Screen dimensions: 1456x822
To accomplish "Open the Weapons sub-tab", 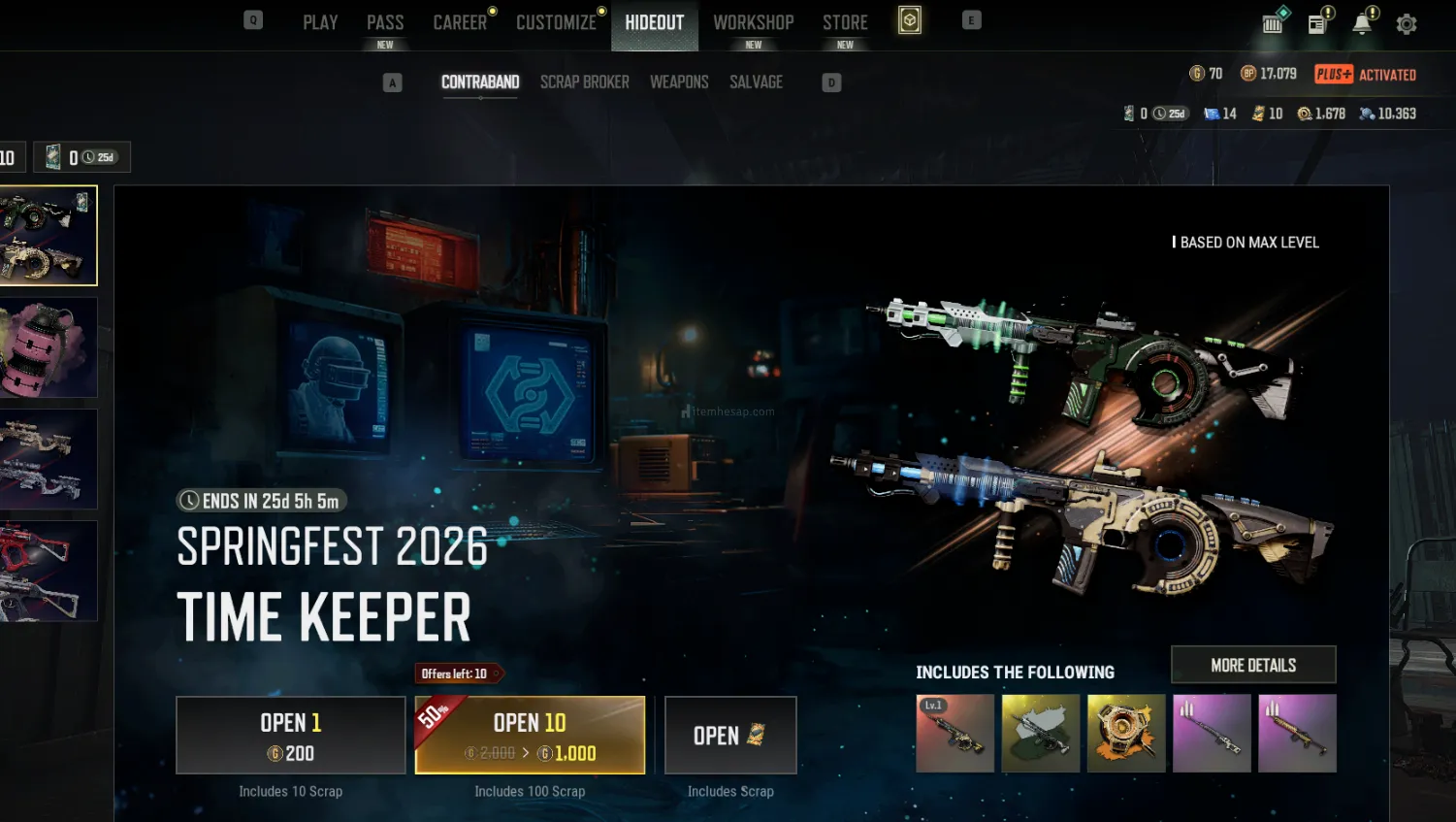I will pyautogui.click(x=679, y=82).
